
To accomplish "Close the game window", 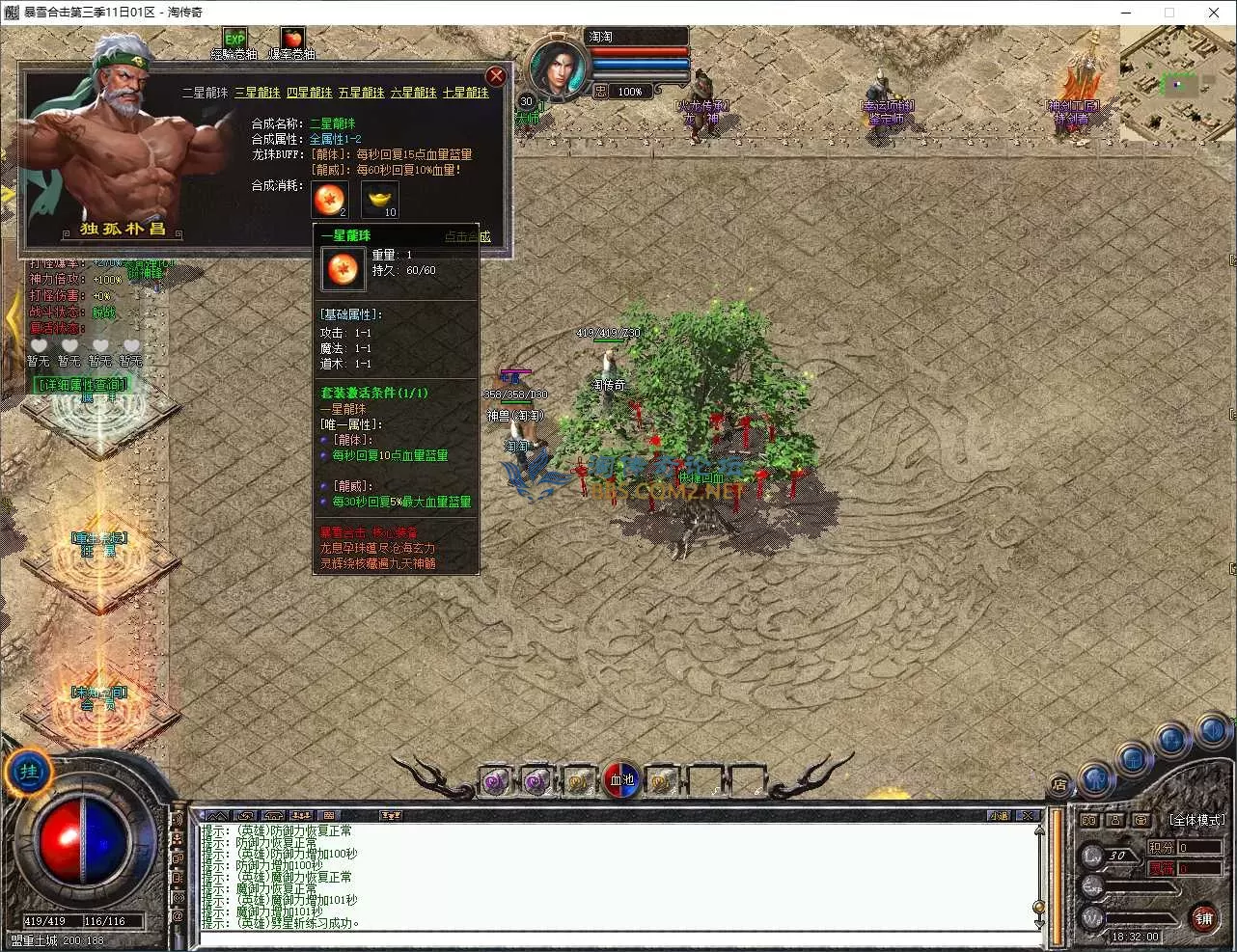I will pyautogui.click(x=1214, y=13).
